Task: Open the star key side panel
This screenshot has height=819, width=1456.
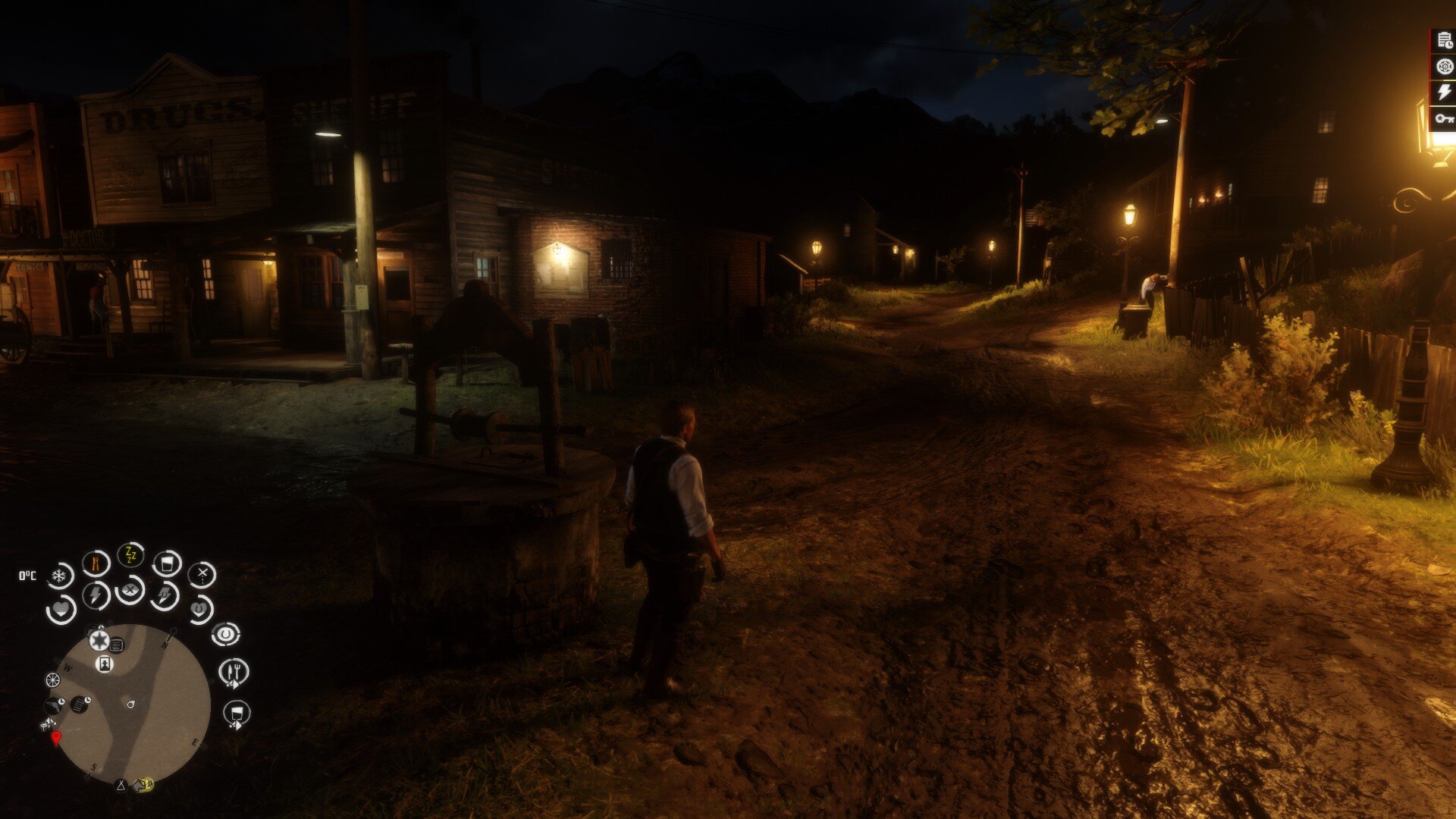Action: pos(1444,118)
